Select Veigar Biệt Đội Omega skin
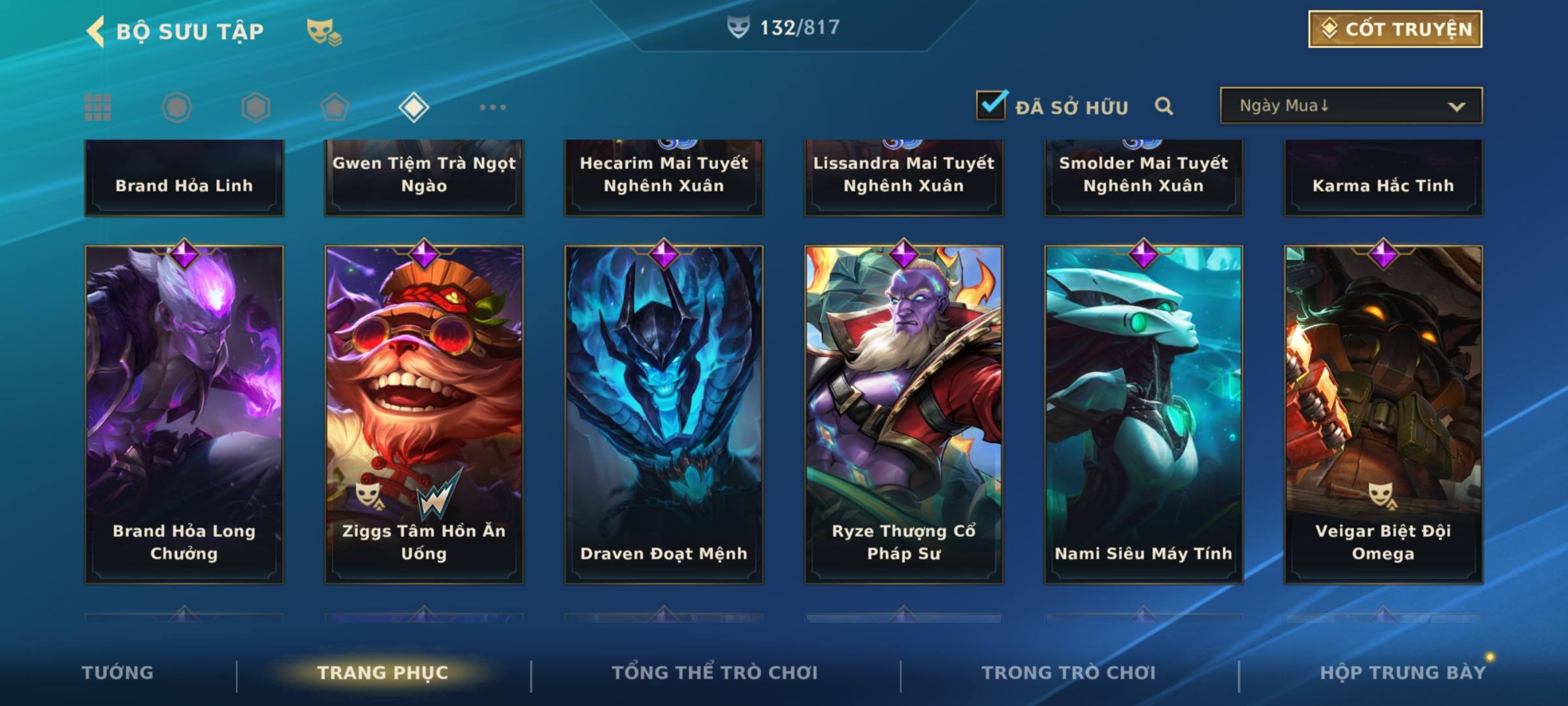 point(1383,414)
